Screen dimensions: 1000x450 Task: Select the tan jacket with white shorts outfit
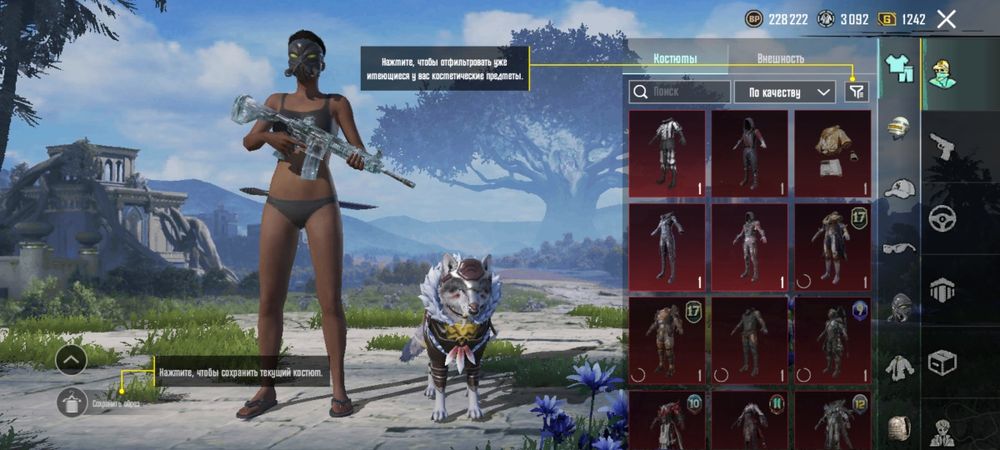click(832, 152)
